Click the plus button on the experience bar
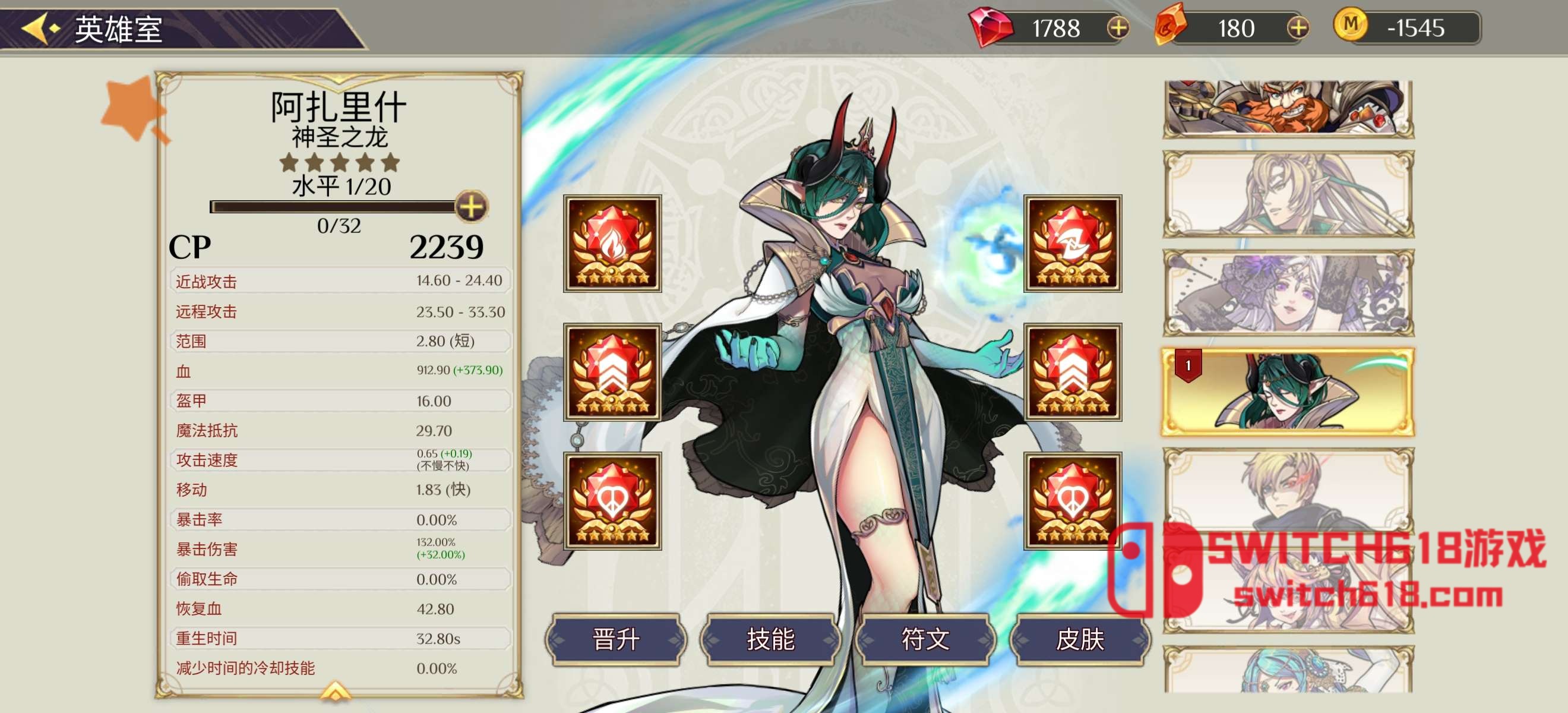 point(471,206)
